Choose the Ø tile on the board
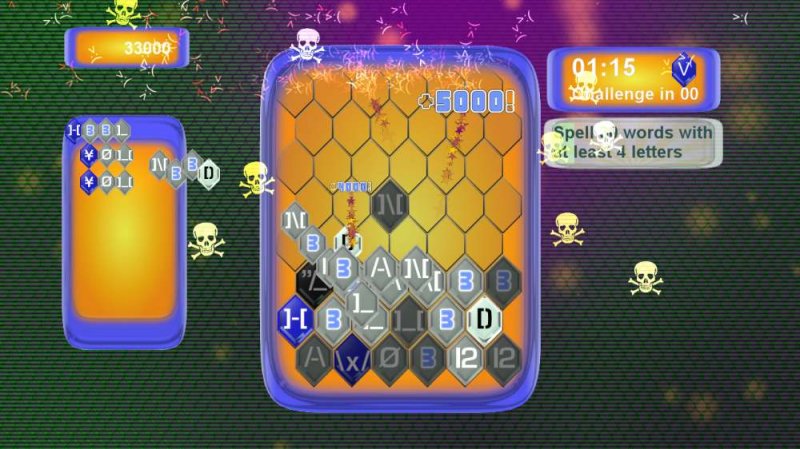The image size is (800, 449). coord(390,354)
